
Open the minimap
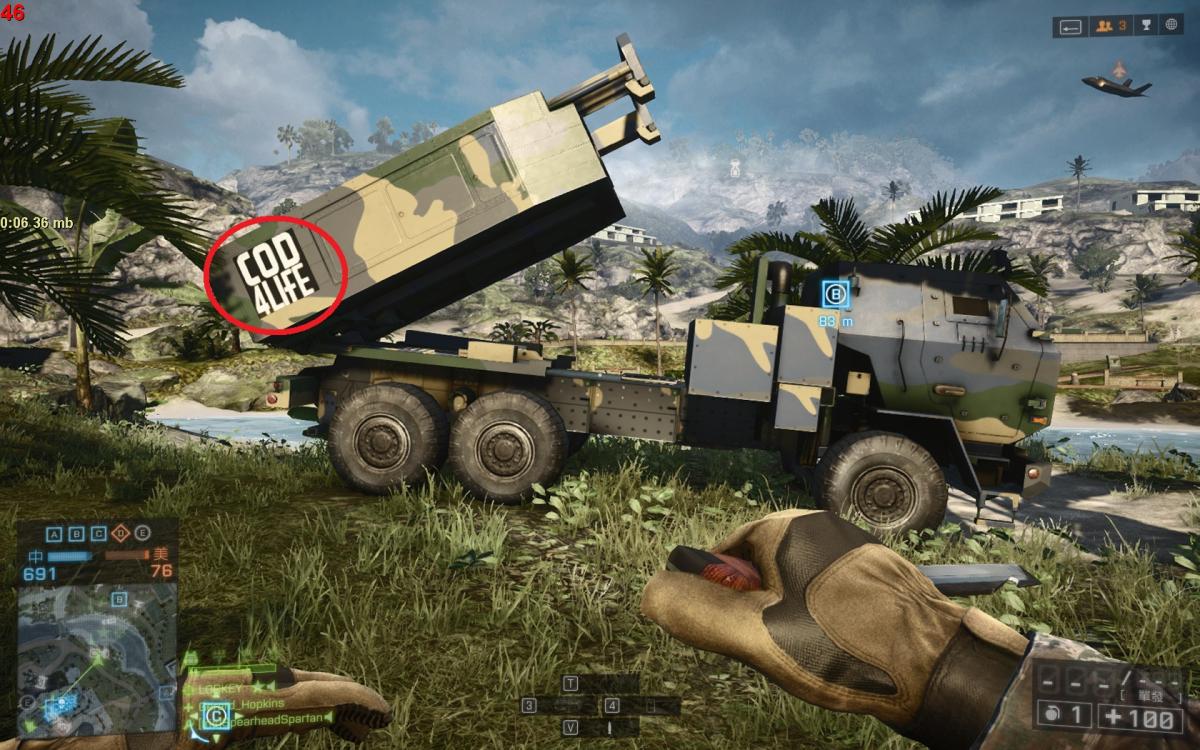97,645
